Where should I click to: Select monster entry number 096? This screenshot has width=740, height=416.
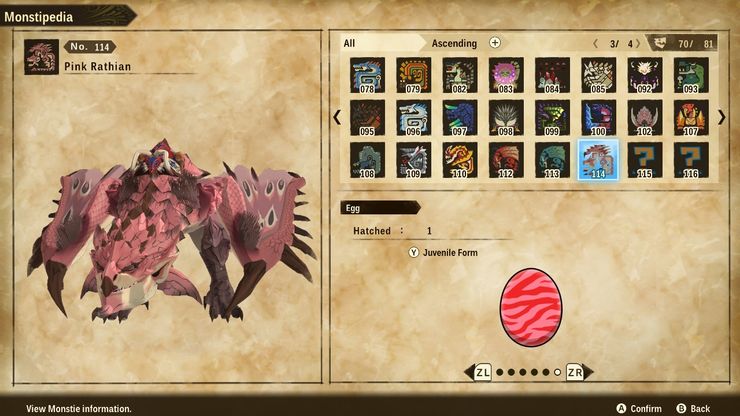(414, 117)
